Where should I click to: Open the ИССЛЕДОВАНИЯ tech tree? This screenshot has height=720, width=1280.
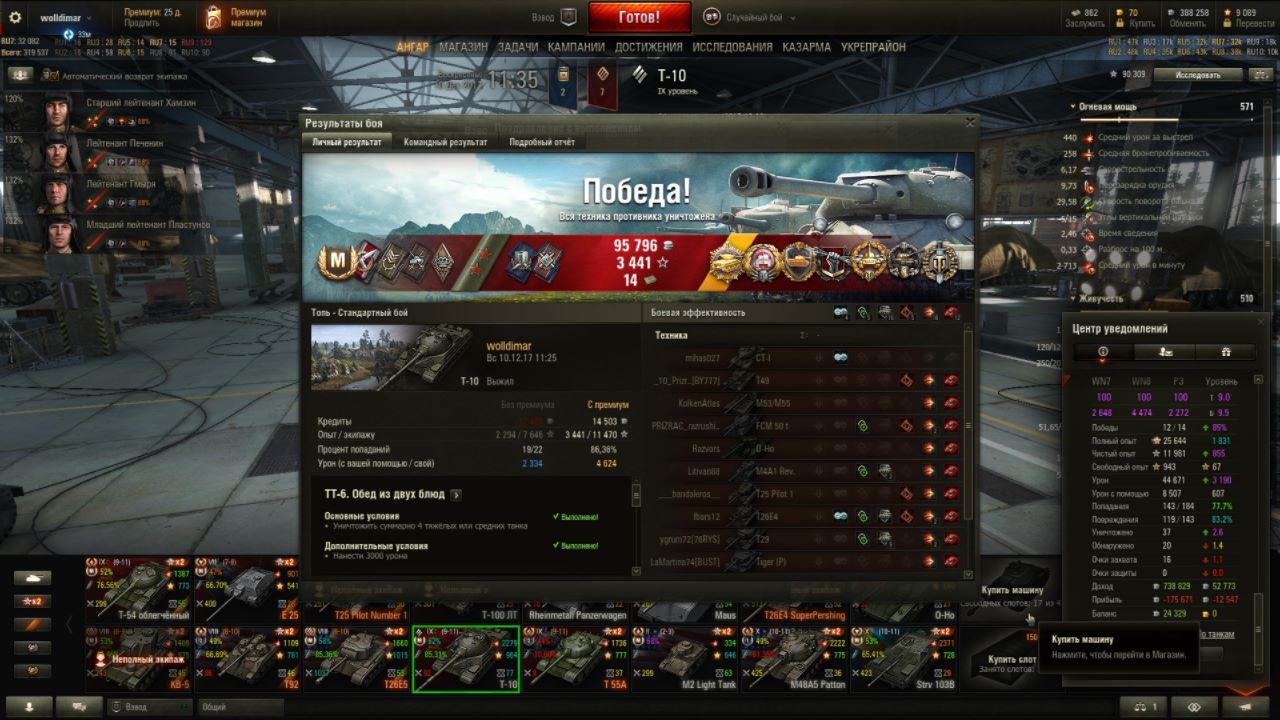point(732,47)
